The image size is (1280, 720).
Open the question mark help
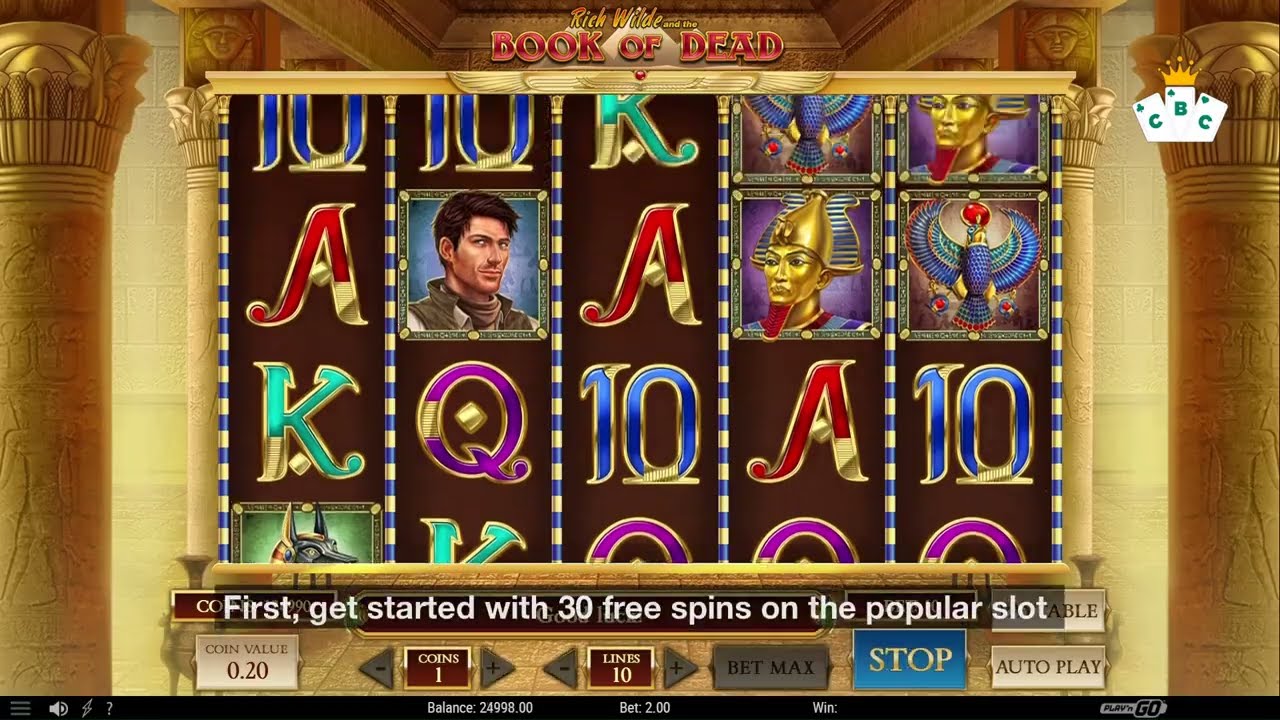pyautogui.click(x=109, y=708)
